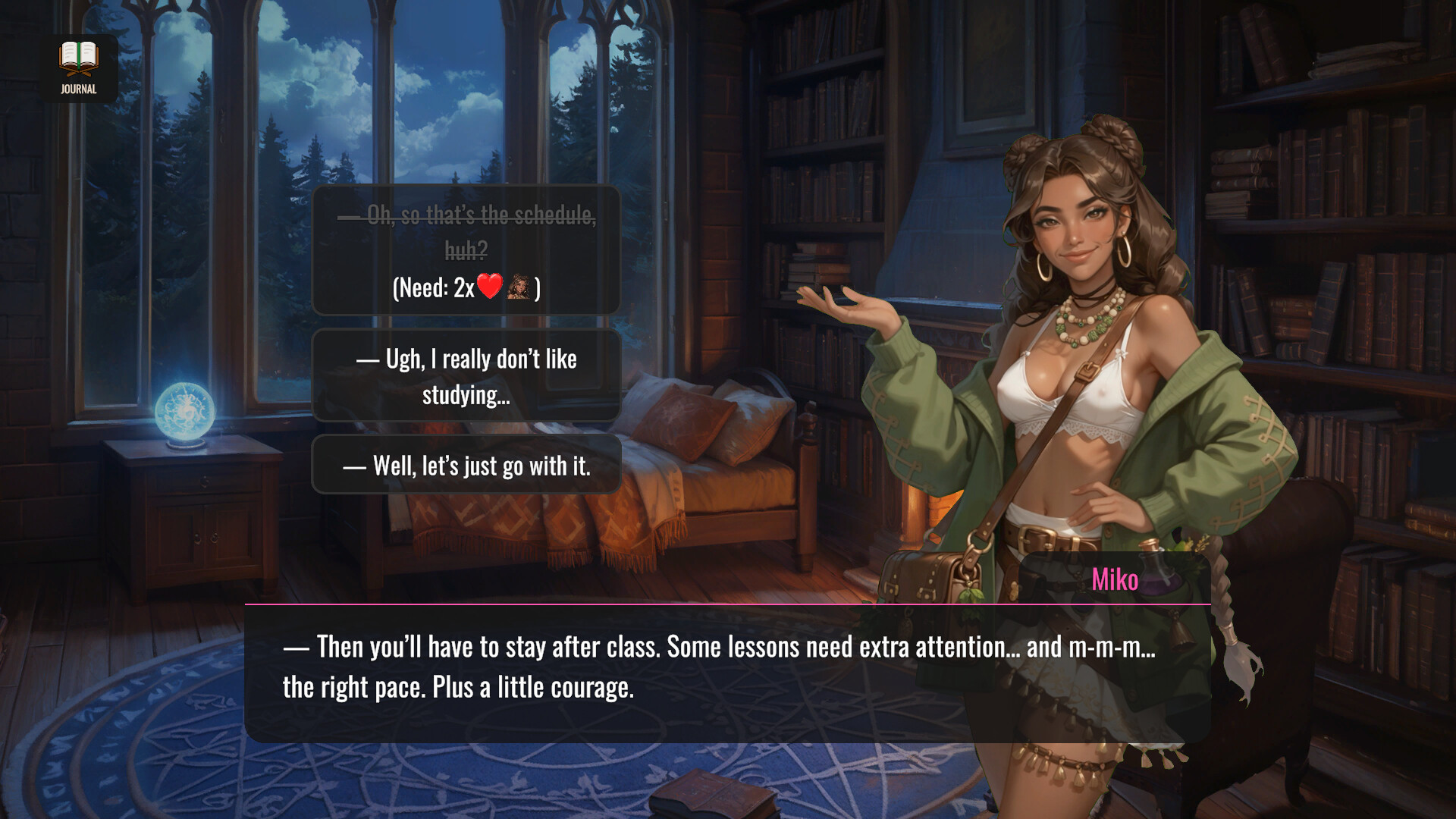Click locked "Oh, so that's the schedule, huh?" option

click(x=466, y=249)
